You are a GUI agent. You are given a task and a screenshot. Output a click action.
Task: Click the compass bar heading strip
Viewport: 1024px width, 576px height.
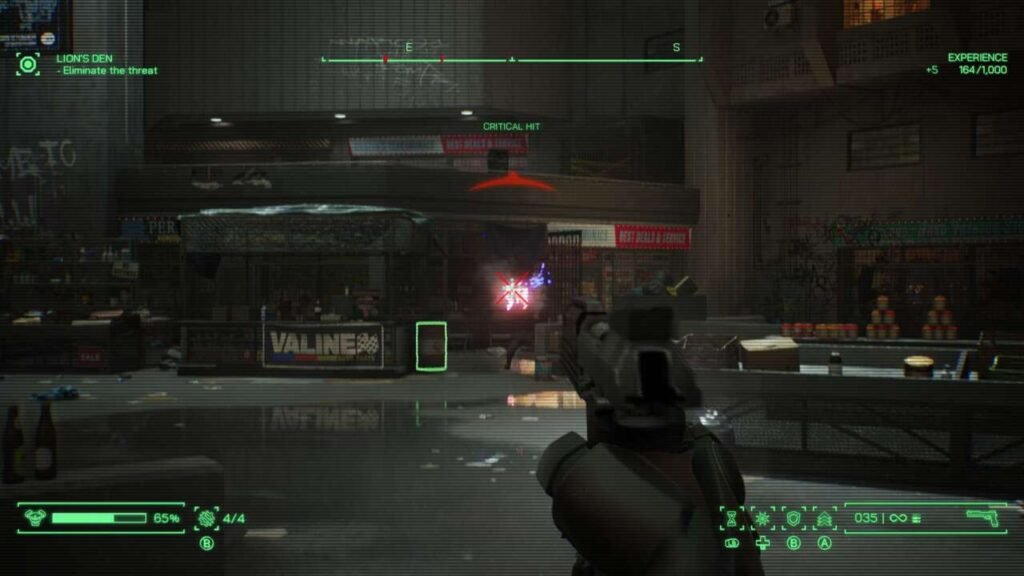[511, 60]
